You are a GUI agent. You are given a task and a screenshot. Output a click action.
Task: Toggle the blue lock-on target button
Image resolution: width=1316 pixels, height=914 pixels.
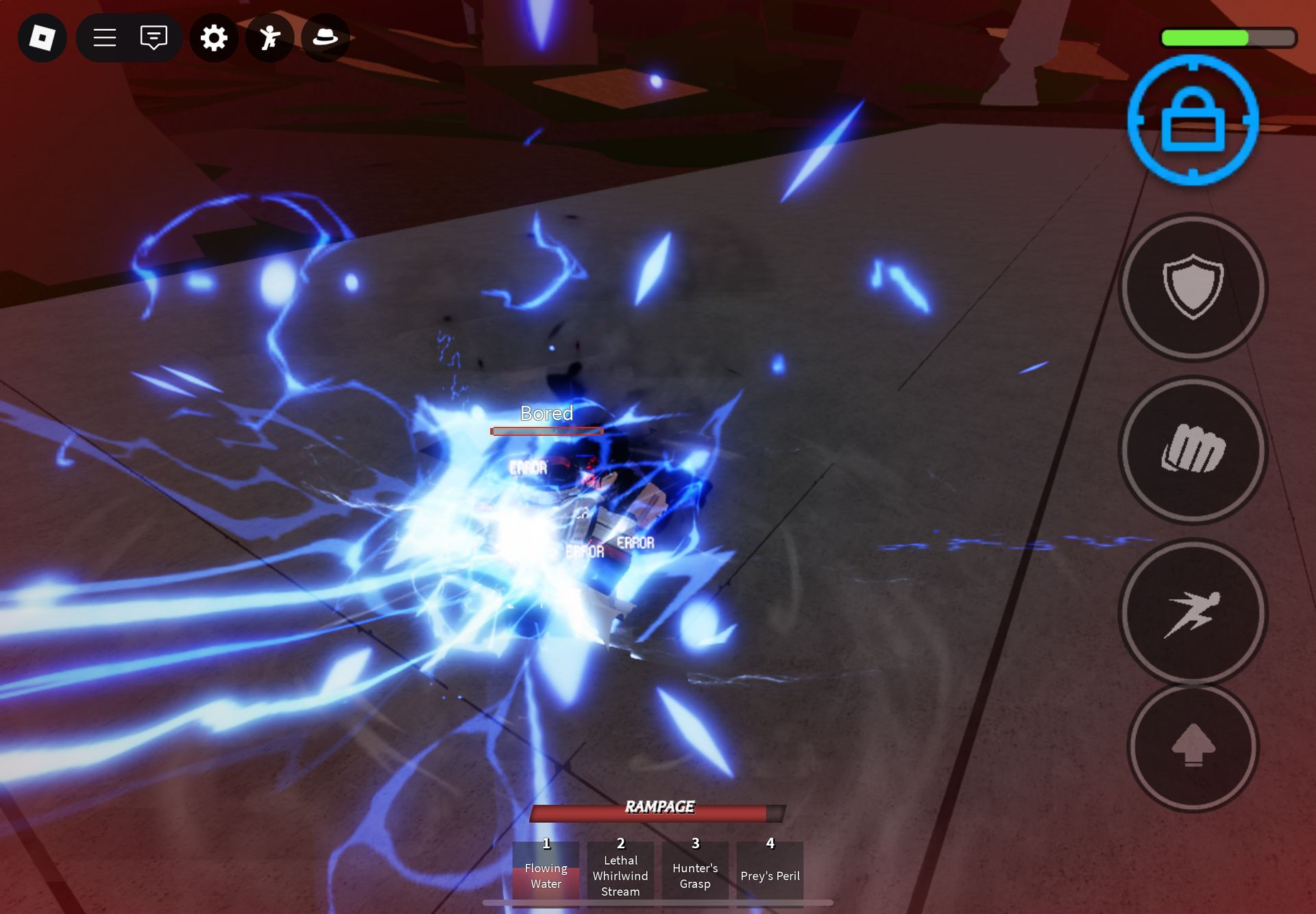click(1193, 120)
